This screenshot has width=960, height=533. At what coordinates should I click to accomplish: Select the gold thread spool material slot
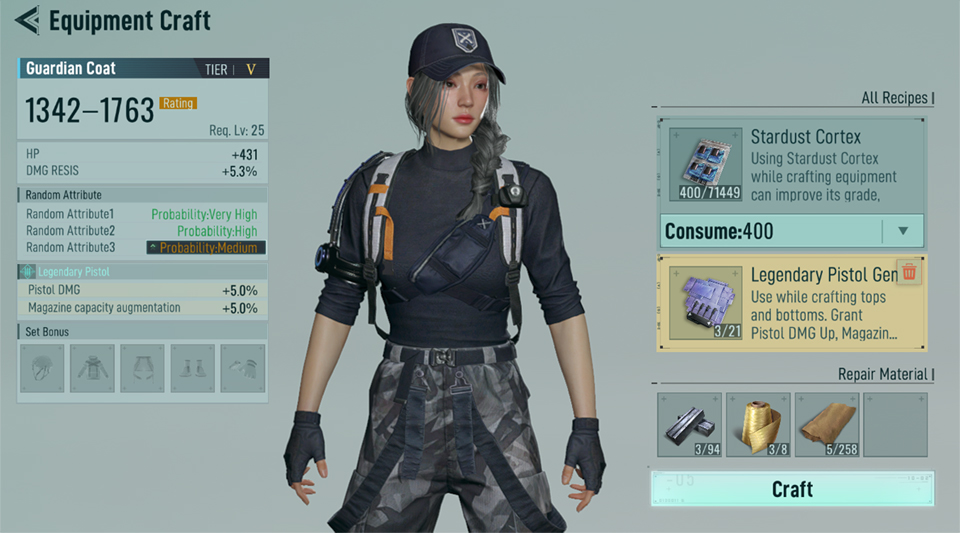[x=758, y=424]
